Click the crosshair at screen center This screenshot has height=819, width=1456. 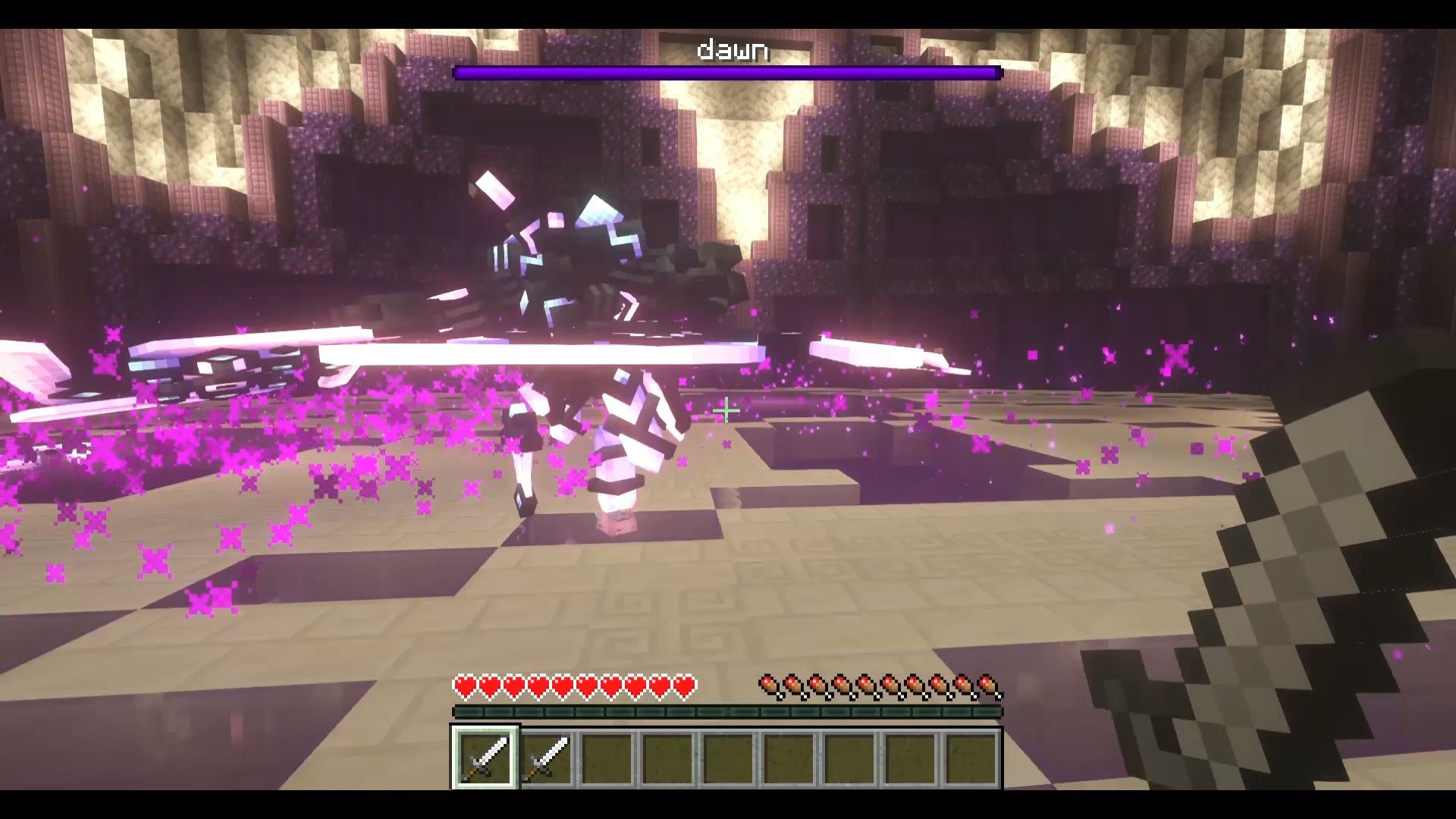[x=725, y=410]
